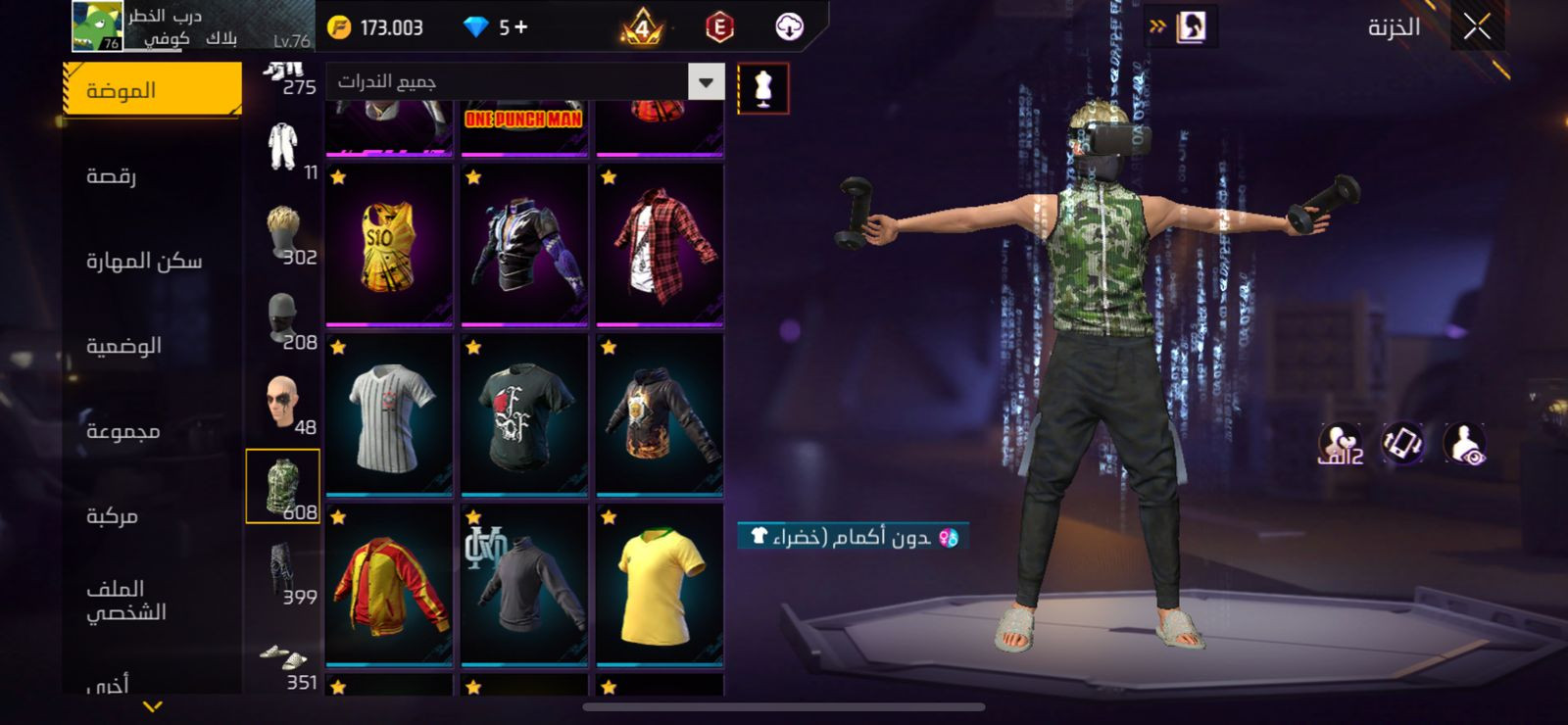This screenshot has height=725, width=1568.
Task: Open the pants category with 399 items
Action: click(283, 572)
